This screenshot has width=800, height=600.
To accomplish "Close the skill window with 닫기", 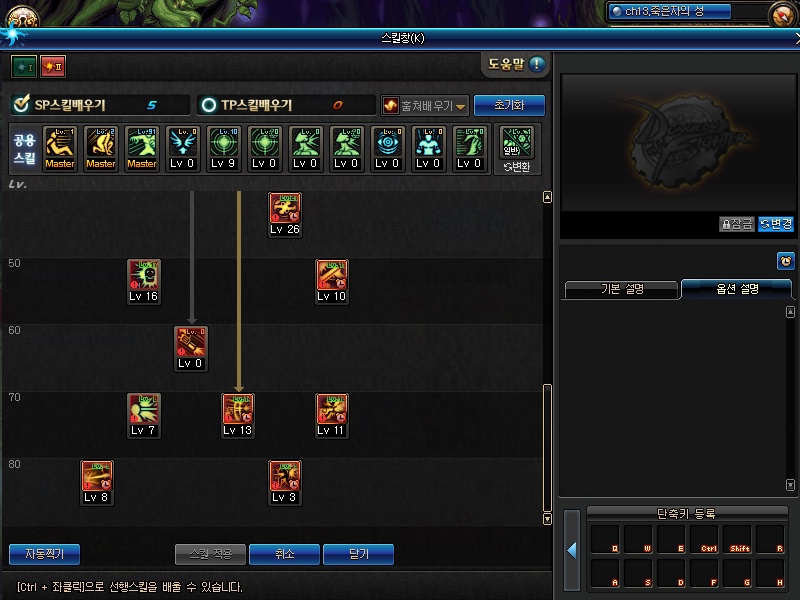I will click(x=358, y=554).
